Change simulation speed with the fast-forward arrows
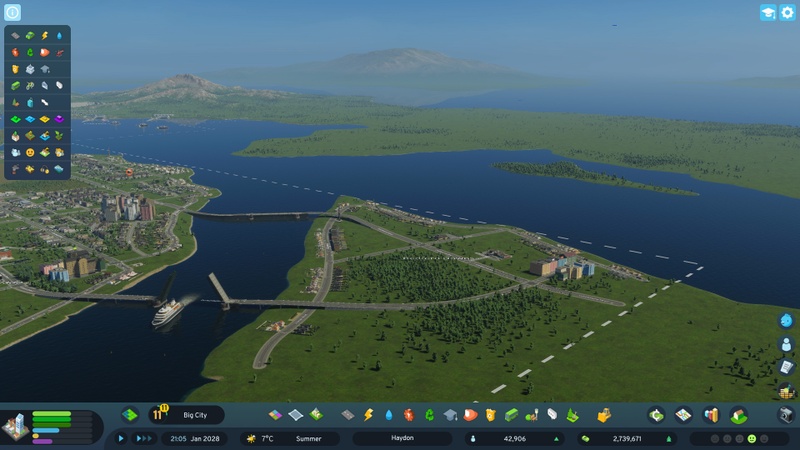800x450 pixels. [142, 438]
